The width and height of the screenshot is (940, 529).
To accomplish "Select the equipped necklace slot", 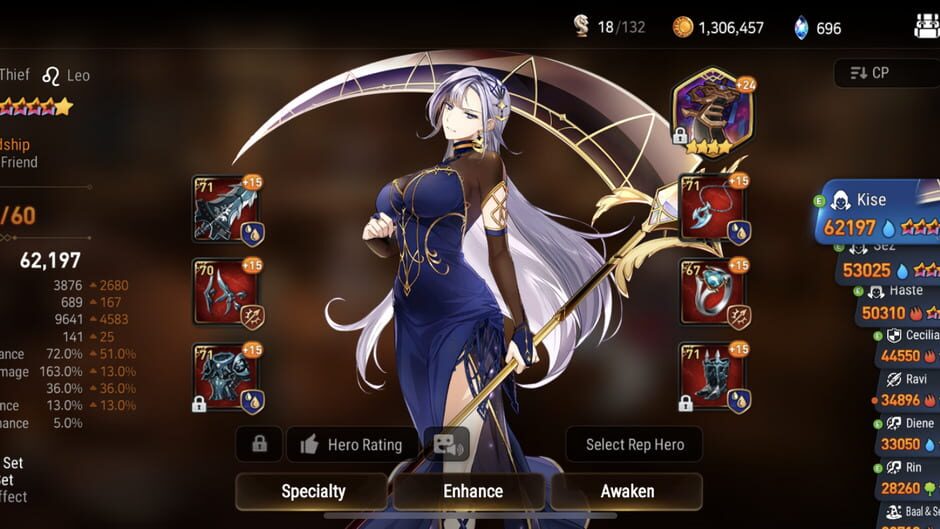I will click(713, 209).
